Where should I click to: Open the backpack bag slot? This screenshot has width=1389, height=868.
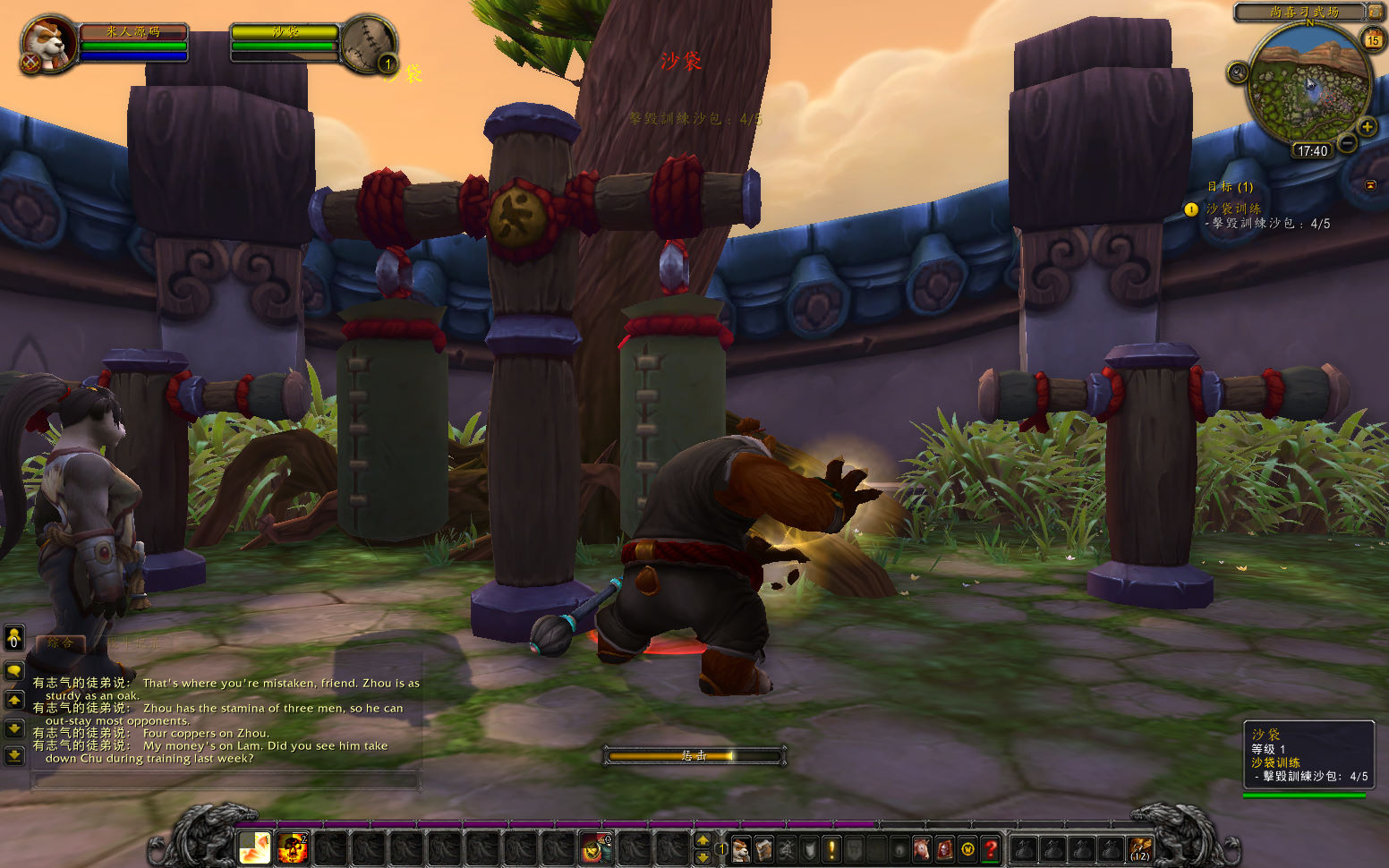click(x=1139, y=848)
